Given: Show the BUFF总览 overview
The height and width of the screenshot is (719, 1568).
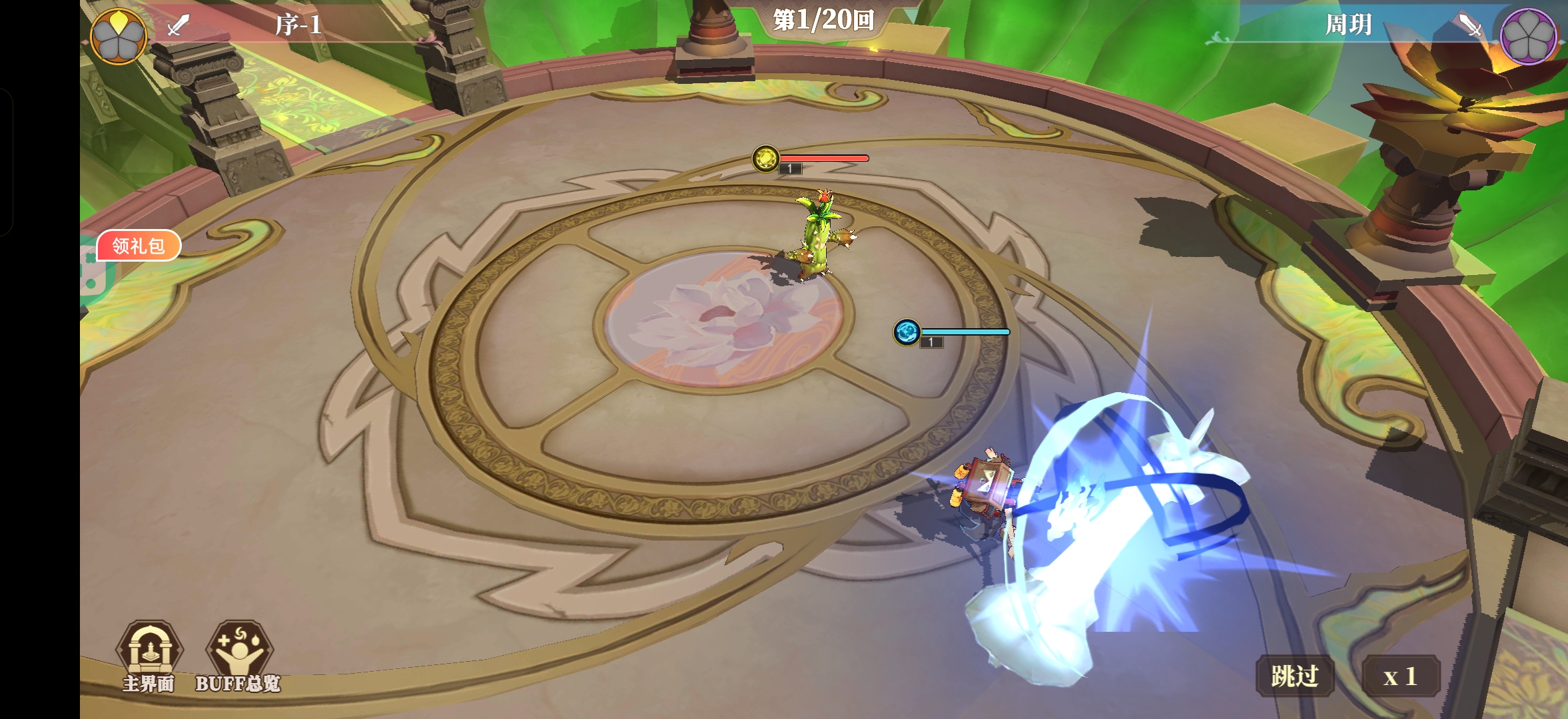Looking at the screenshot, I should tap(238, 656).
